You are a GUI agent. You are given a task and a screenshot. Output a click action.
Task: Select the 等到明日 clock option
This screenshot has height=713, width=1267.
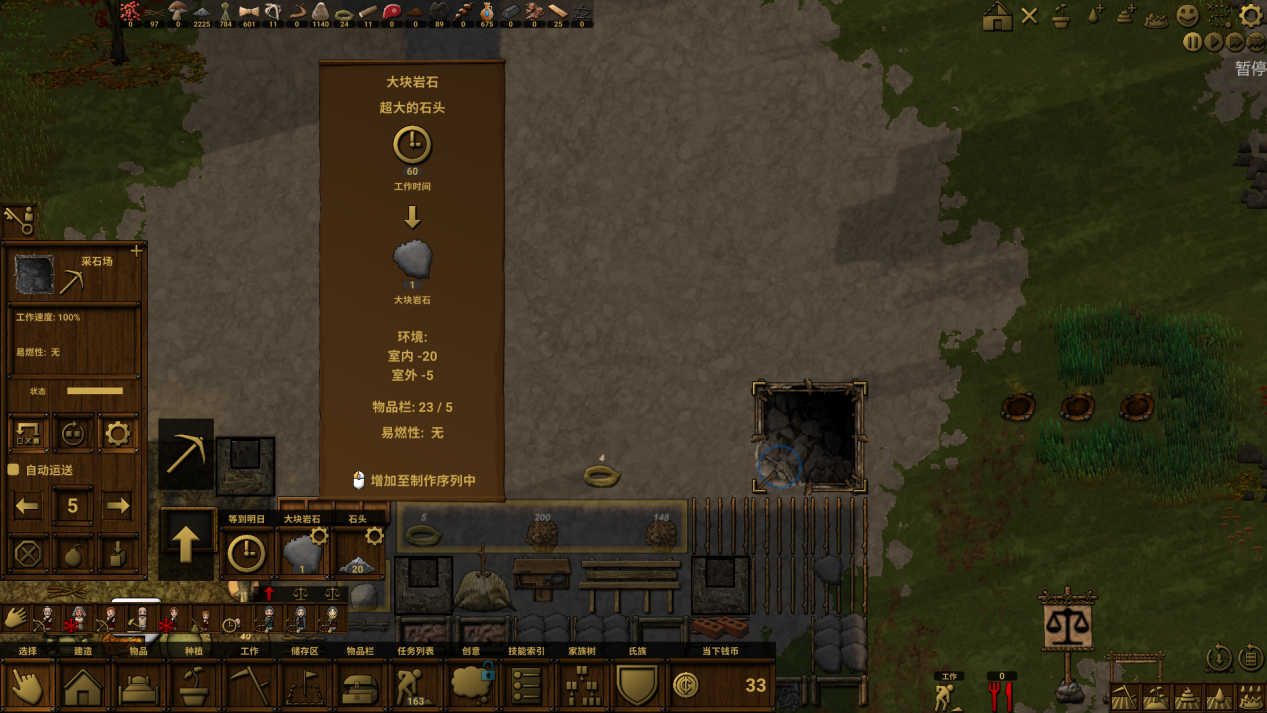coord(246,553)
